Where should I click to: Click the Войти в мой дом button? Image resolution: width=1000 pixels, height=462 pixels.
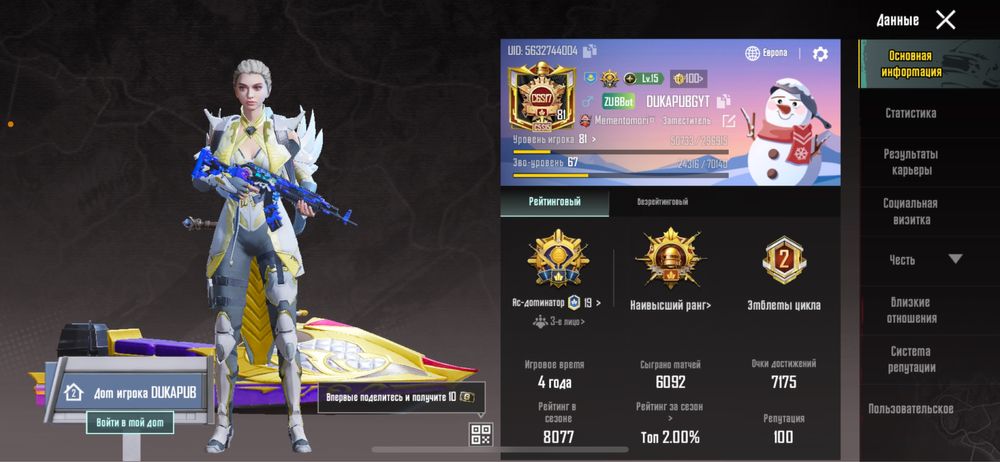tap(130, 423)
